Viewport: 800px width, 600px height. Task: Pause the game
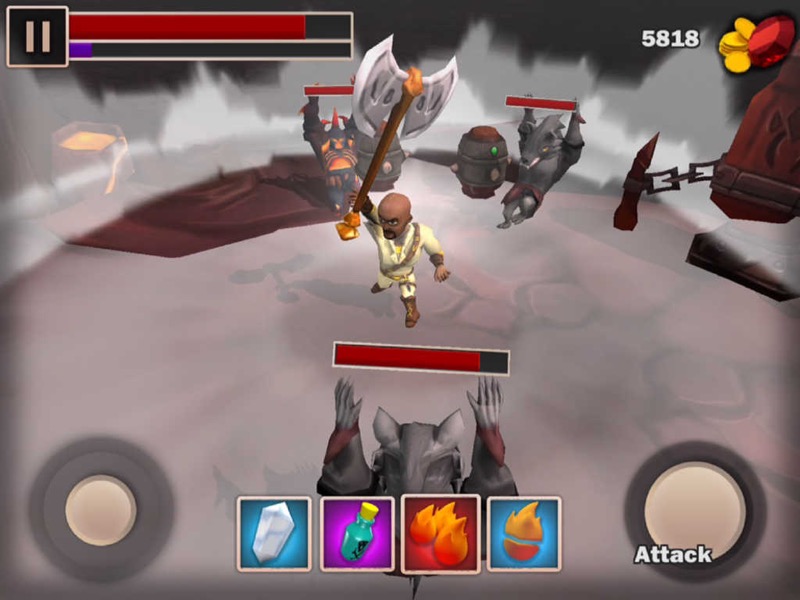37,37
